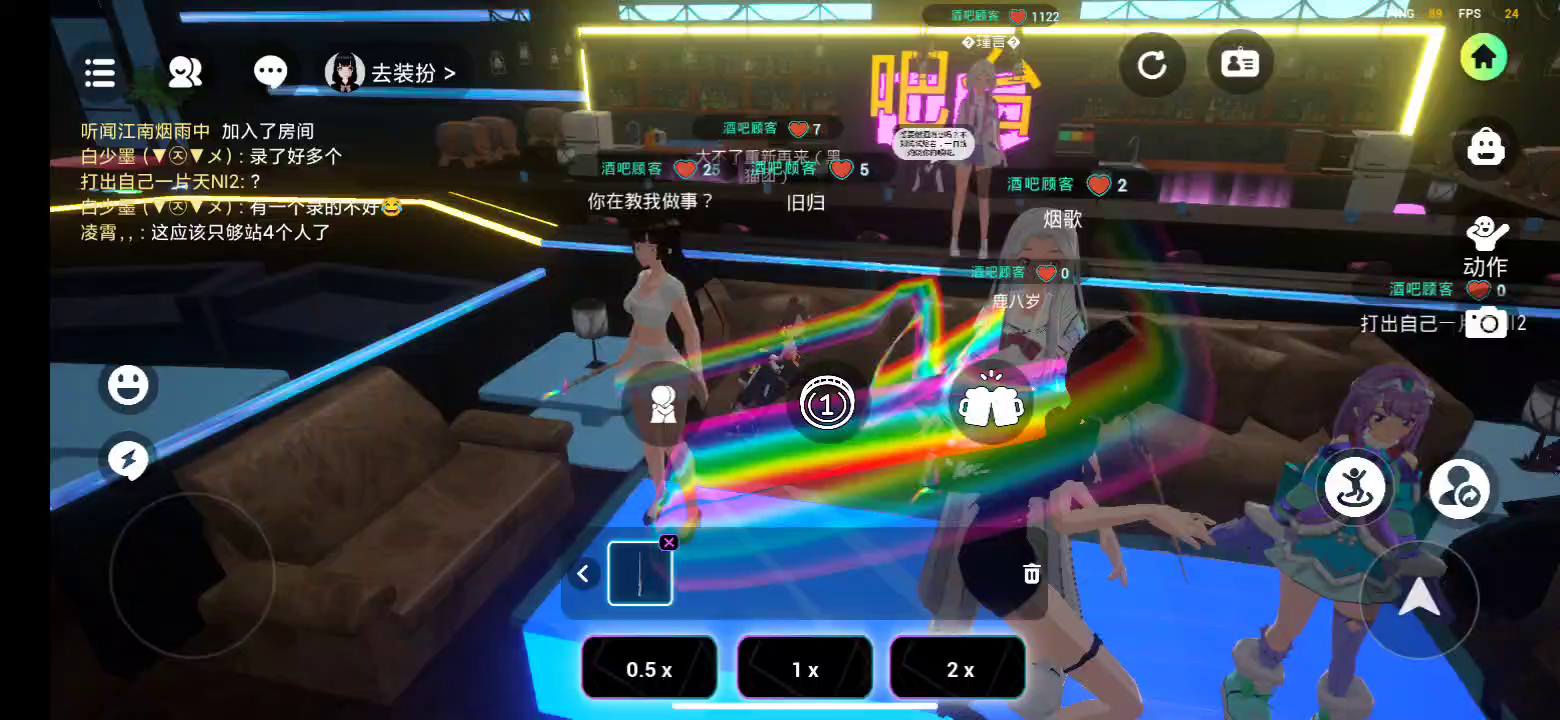The image size is (1560, 720).
Task: Open the friends list icon
Action: coord(185,72)
